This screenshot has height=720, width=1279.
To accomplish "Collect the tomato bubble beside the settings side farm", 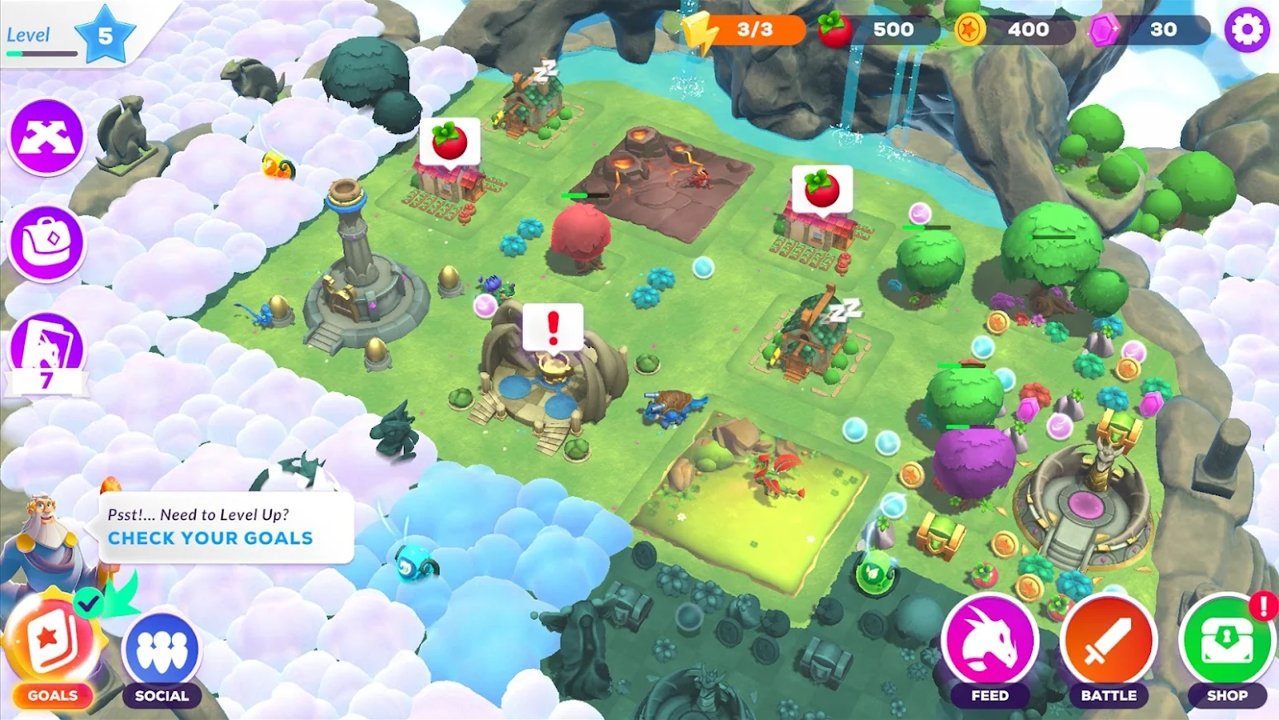I will click(x=822, y=189).
